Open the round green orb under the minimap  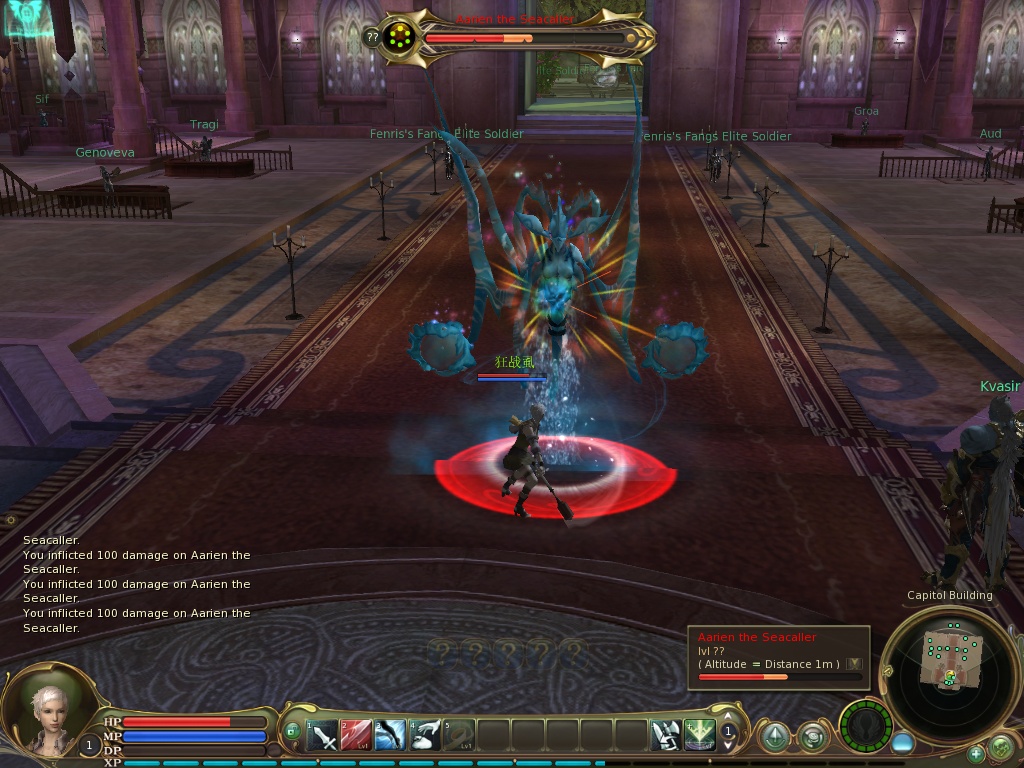[1000, 746]
